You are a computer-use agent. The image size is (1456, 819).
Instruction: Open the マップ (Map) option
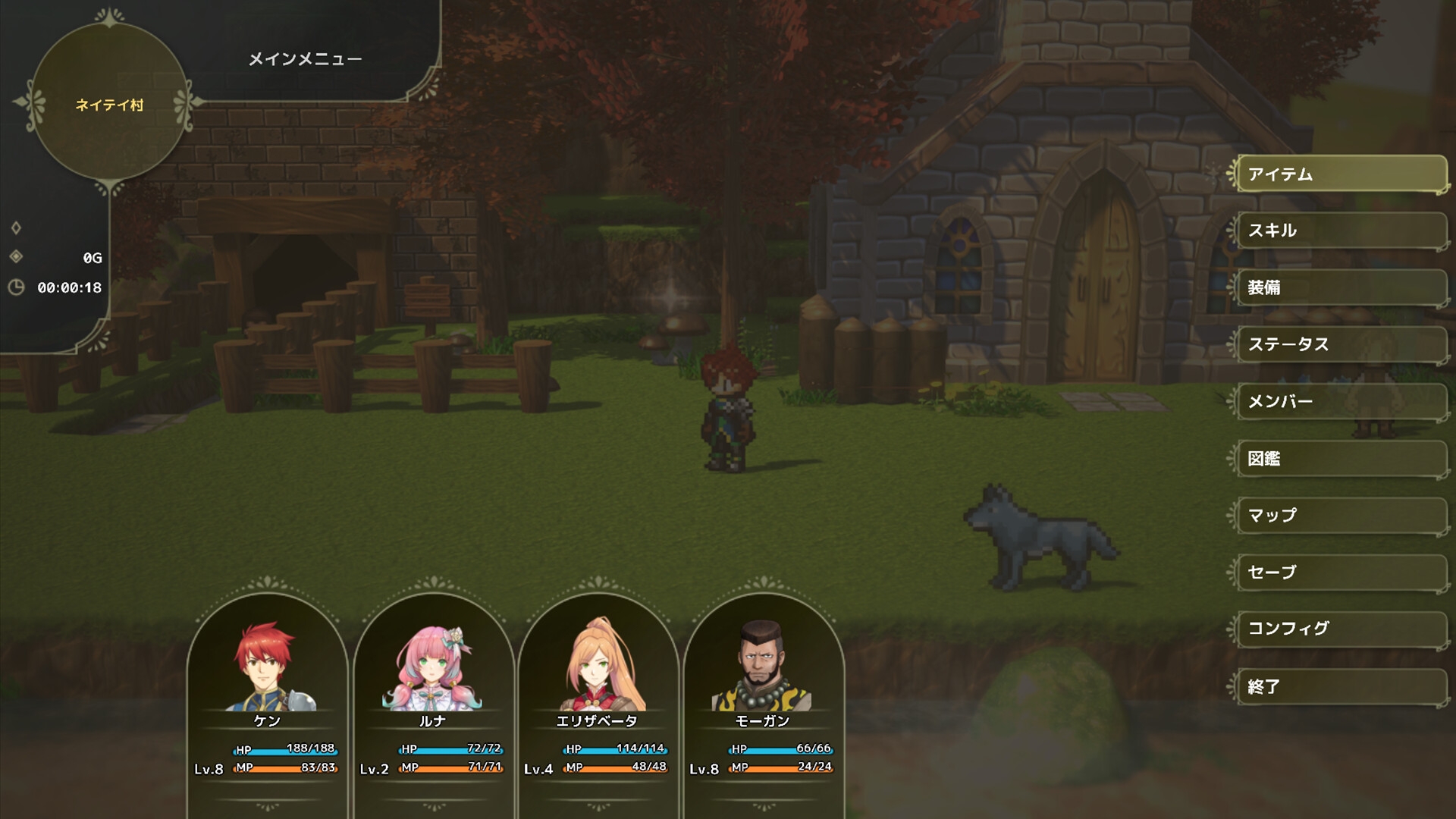tap(1339, 516)
